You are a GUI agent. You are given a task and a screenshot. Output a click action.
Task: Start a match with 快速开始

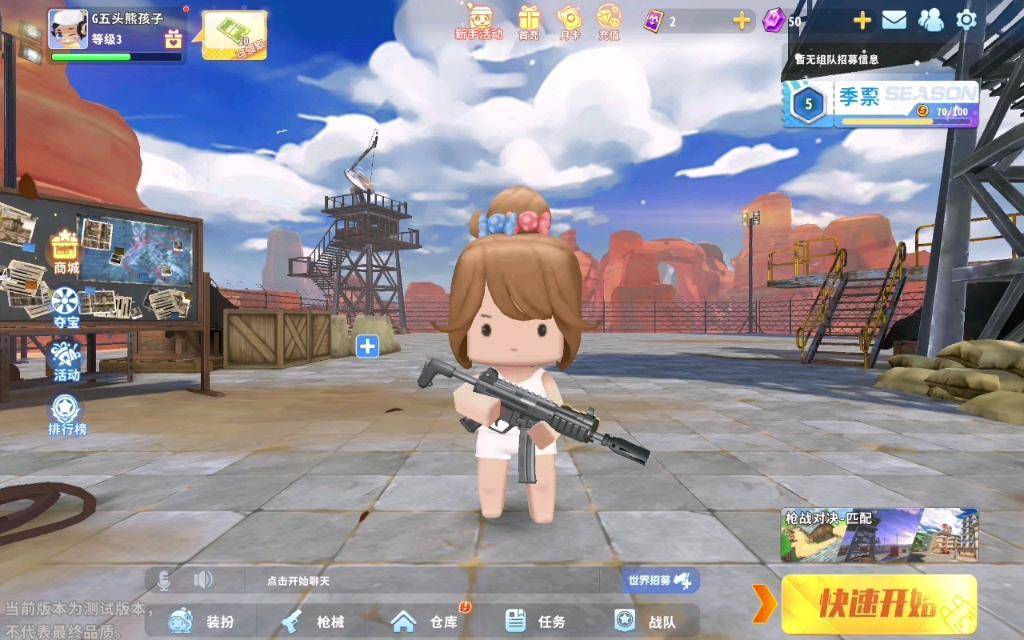click(878, 603)
